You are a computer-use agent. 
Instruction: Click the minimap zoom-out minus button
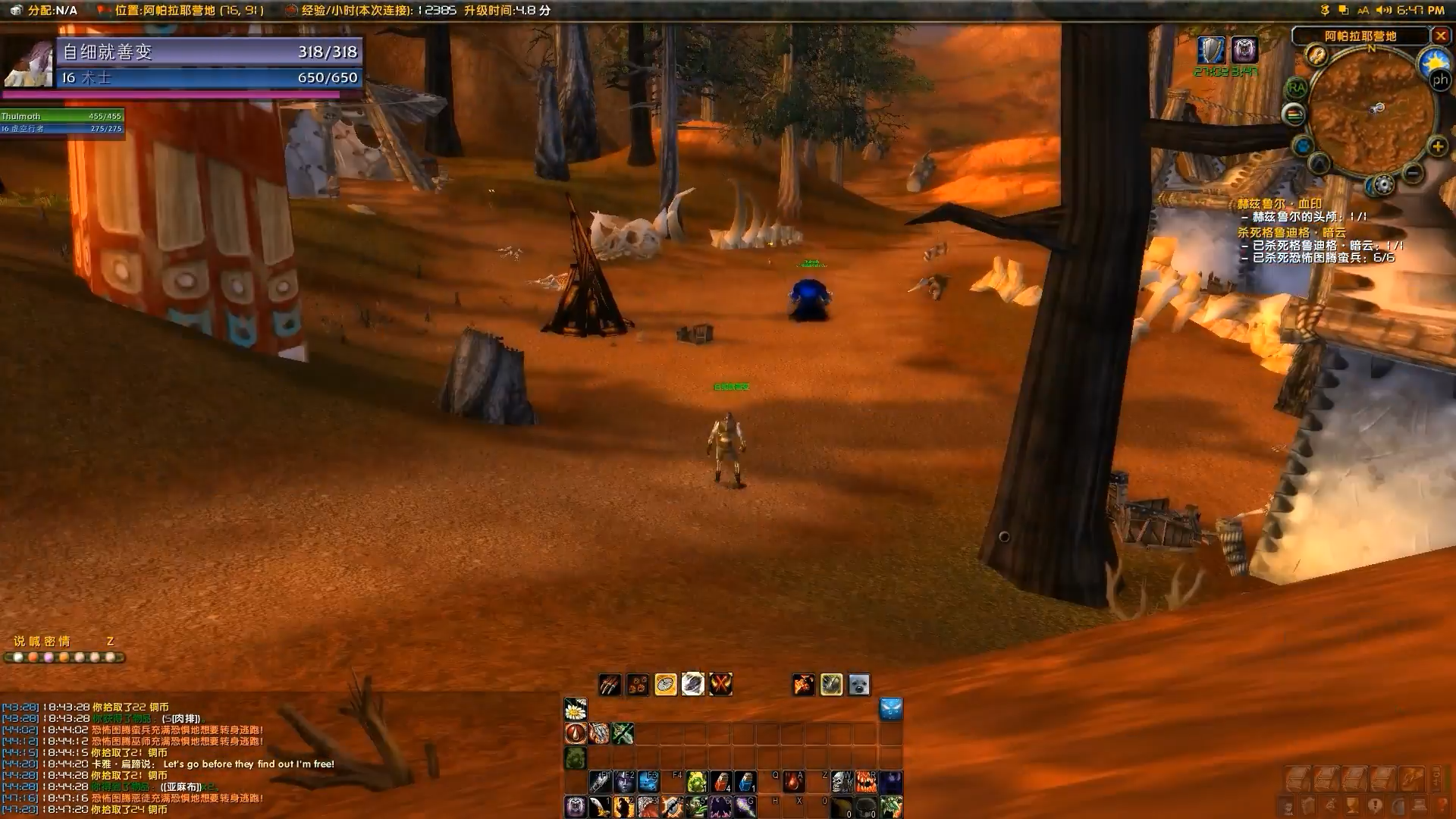[x=1412, y=173]
